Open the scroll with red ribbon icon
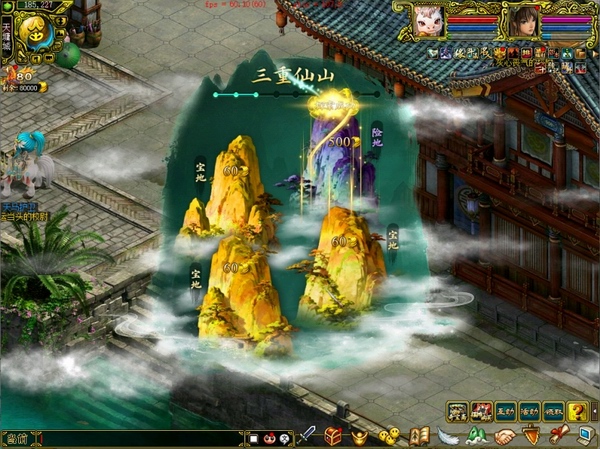This screenshot has width=600, height=449. tap(557, 436)
